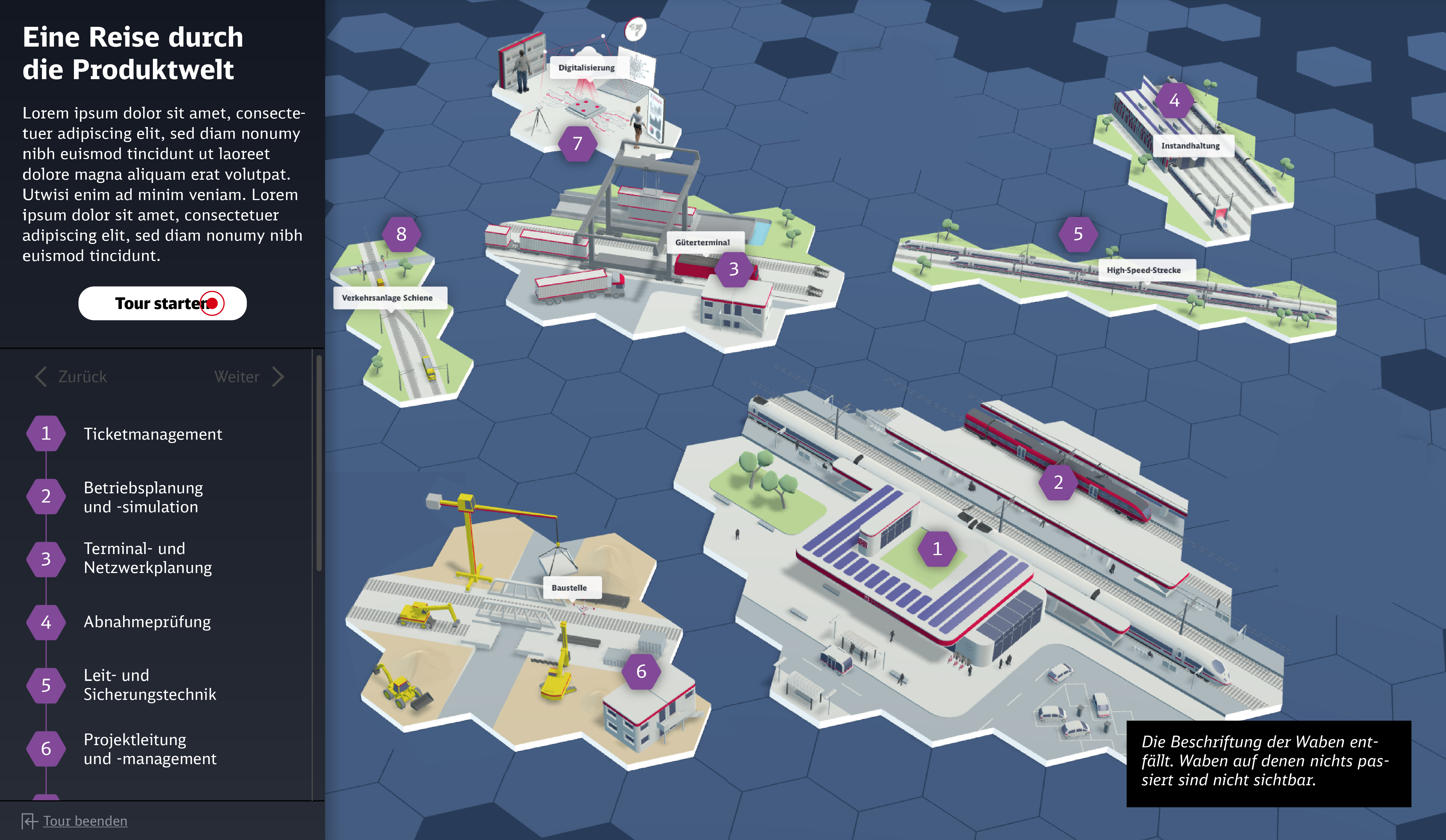Click marker 5 on the High-Speed-Strecke
The height and width of the screenshot is (840, 1446).
[1079, 234]
